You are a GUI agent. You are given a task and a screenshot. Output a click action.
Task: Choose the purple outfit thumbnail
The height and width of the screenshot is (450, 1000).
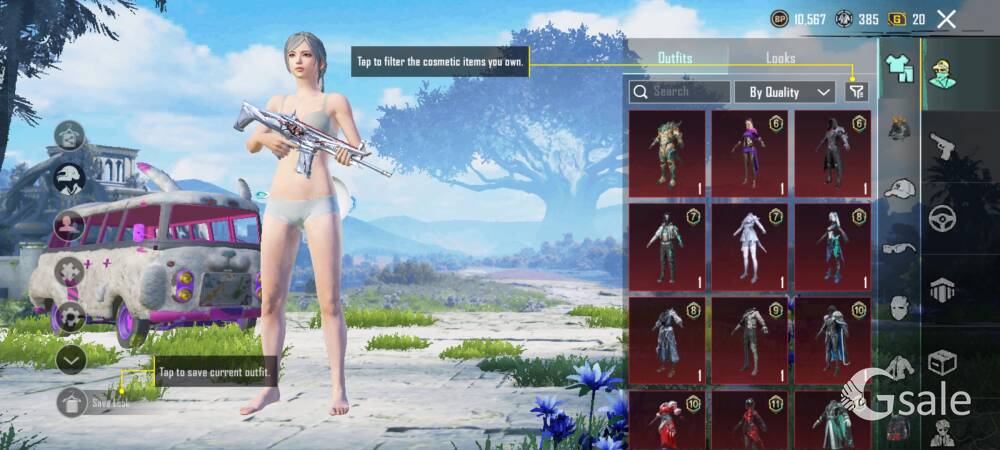pyautogui.click(x=750, y=153)
